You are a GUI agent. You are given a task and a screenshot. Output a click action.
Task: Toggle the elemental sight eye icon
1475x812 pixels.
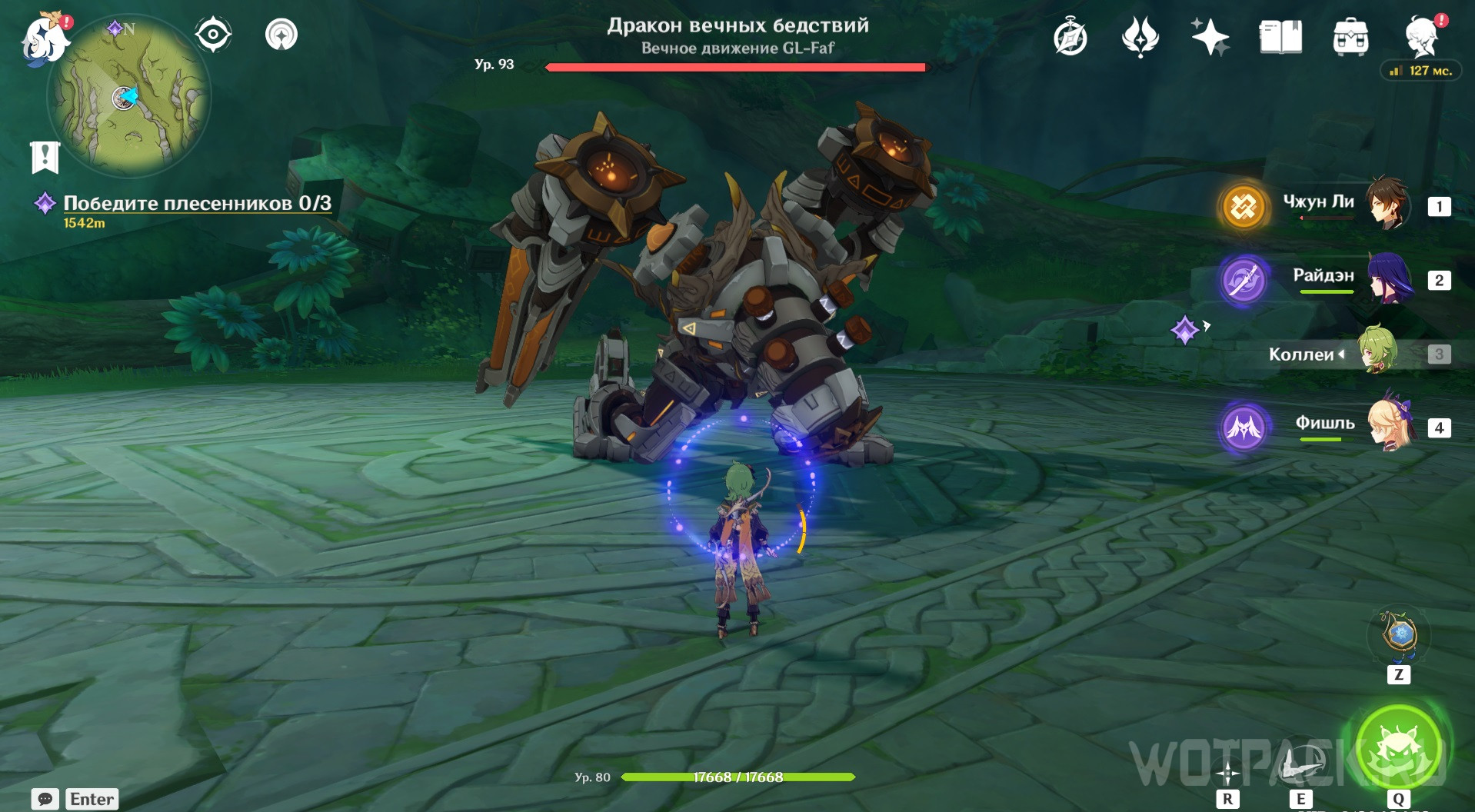pyautogui.click(x=213, y=35)
